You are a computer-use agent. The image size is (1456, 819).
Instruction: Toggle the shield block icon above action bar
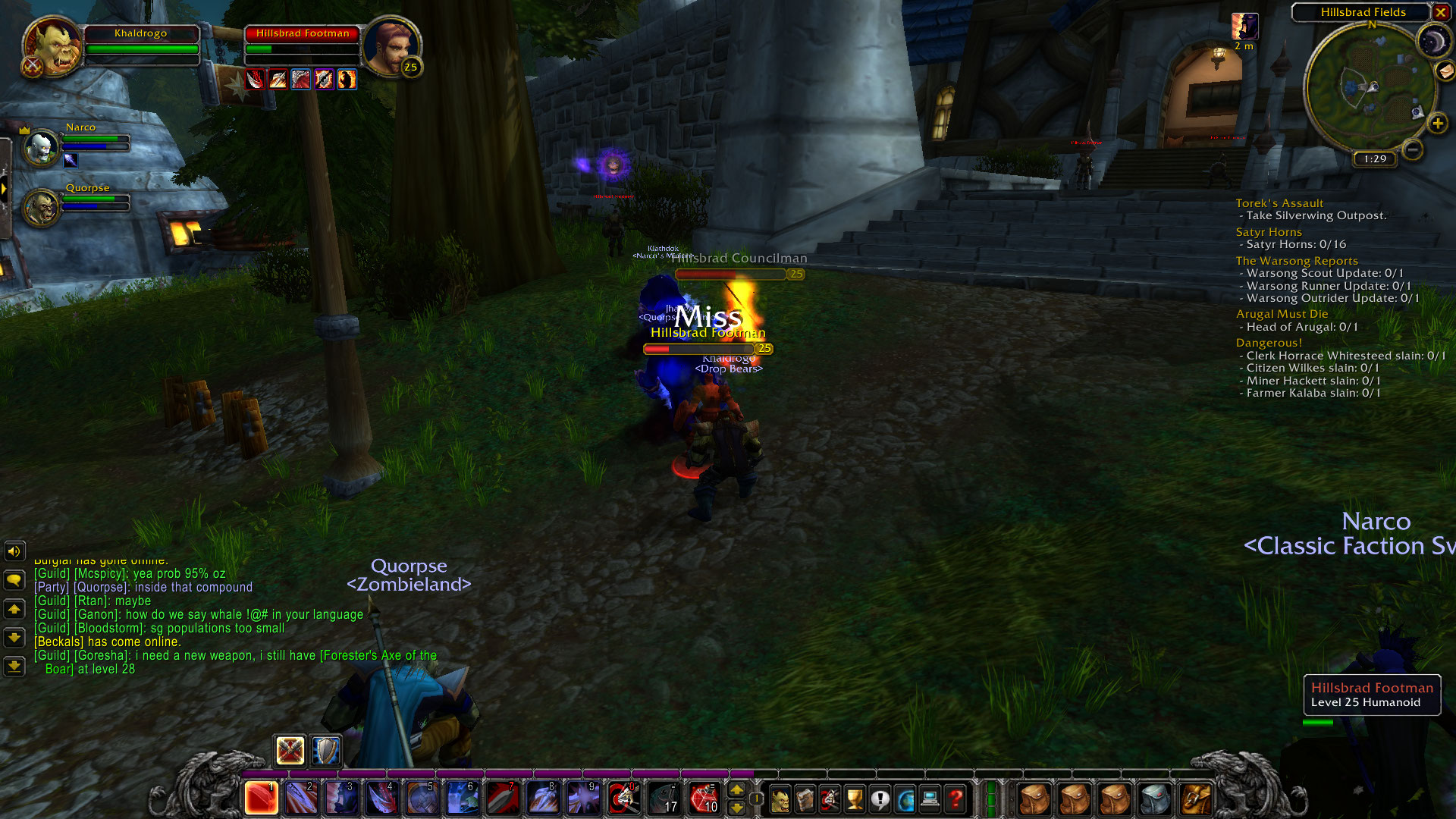click(x=327, y=751)
